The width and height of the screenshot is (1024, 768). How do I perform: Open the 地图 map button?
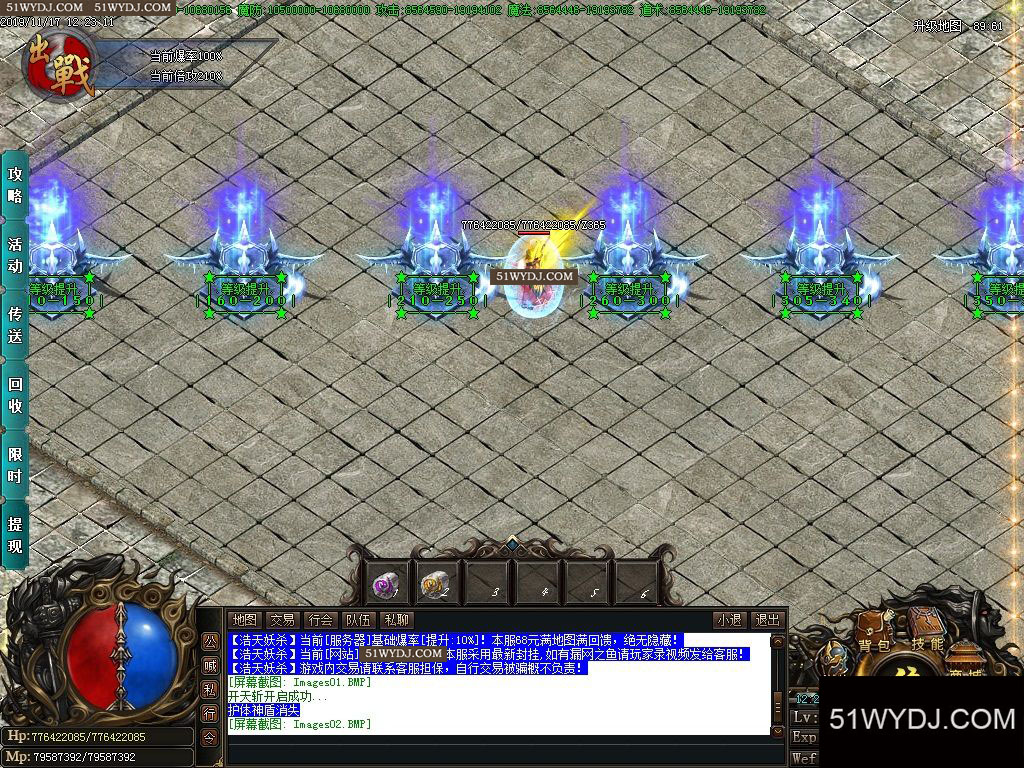pos(244,620)
